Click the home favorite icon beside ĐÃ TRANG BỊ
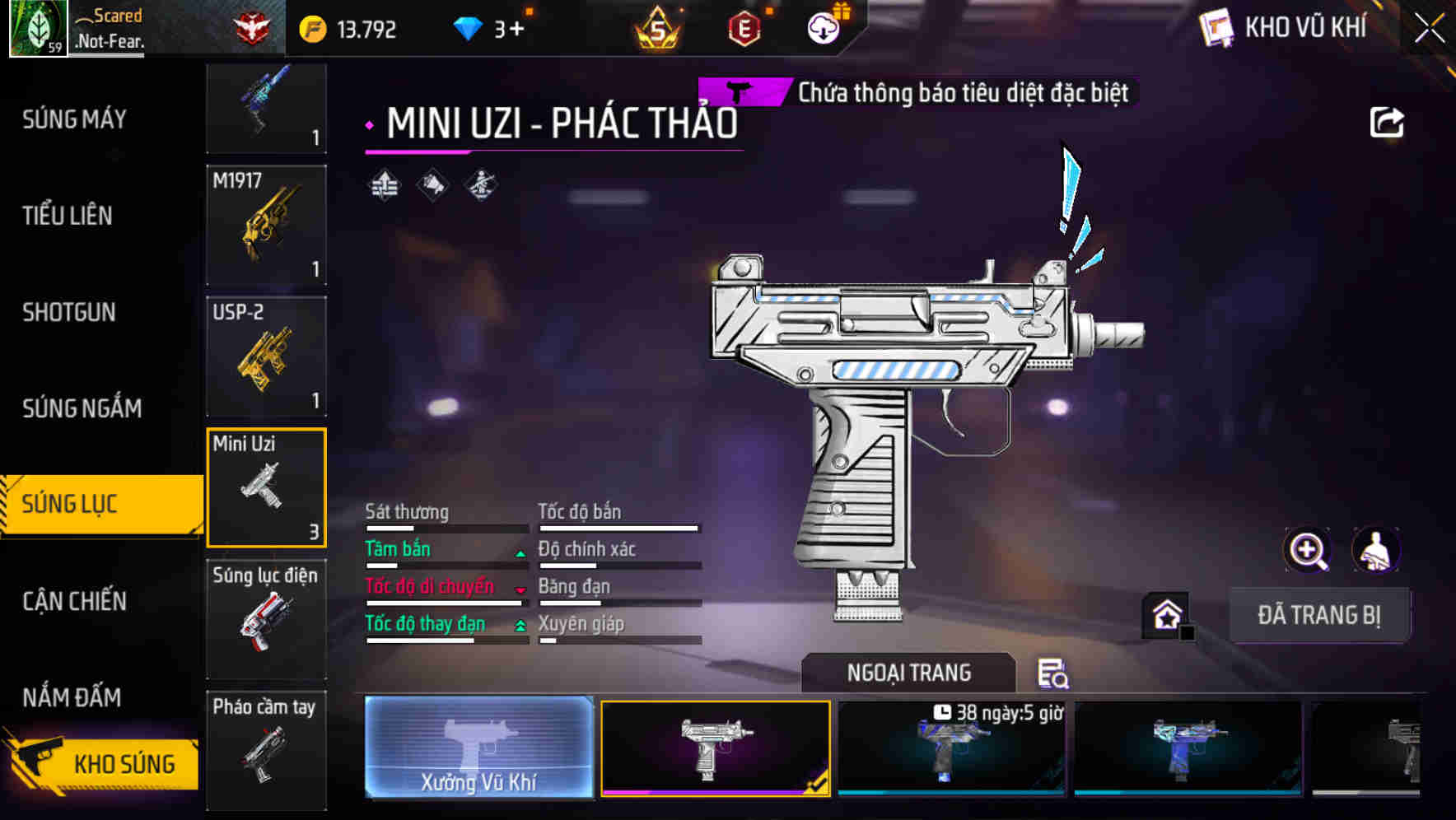 tap(1166, 614)
